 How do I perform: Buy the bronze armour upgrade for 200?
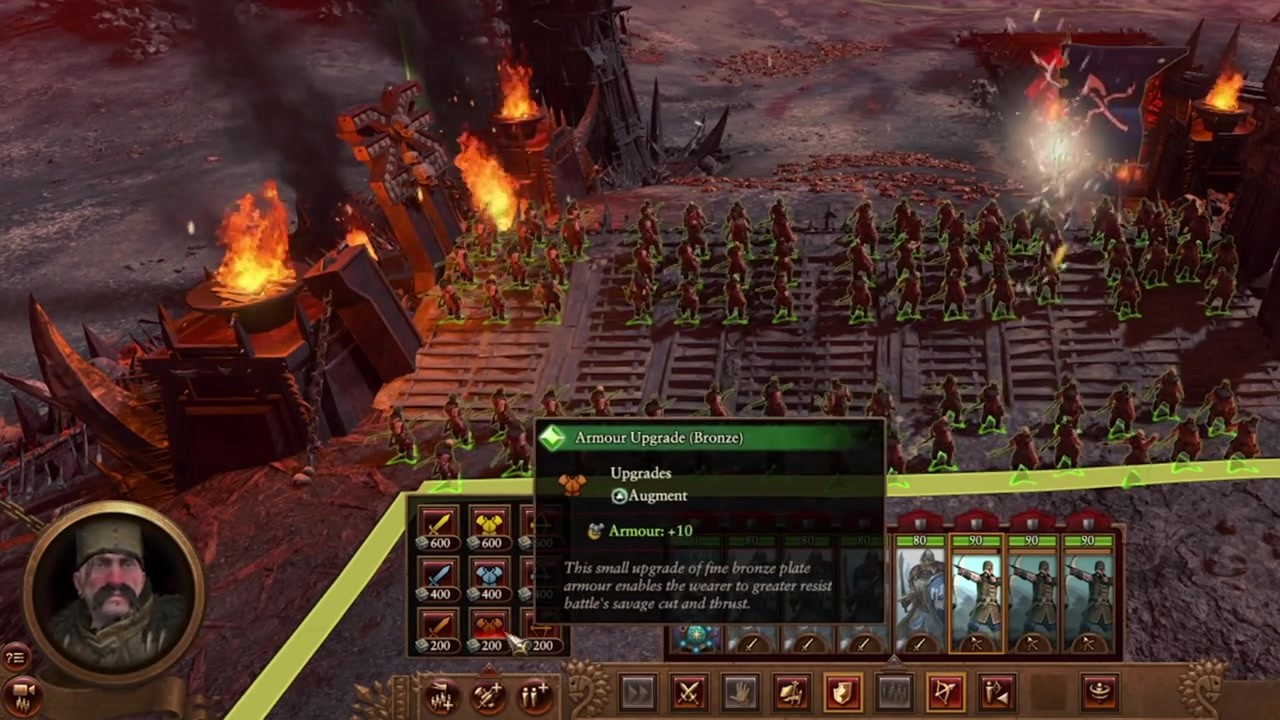click(489, 630)
